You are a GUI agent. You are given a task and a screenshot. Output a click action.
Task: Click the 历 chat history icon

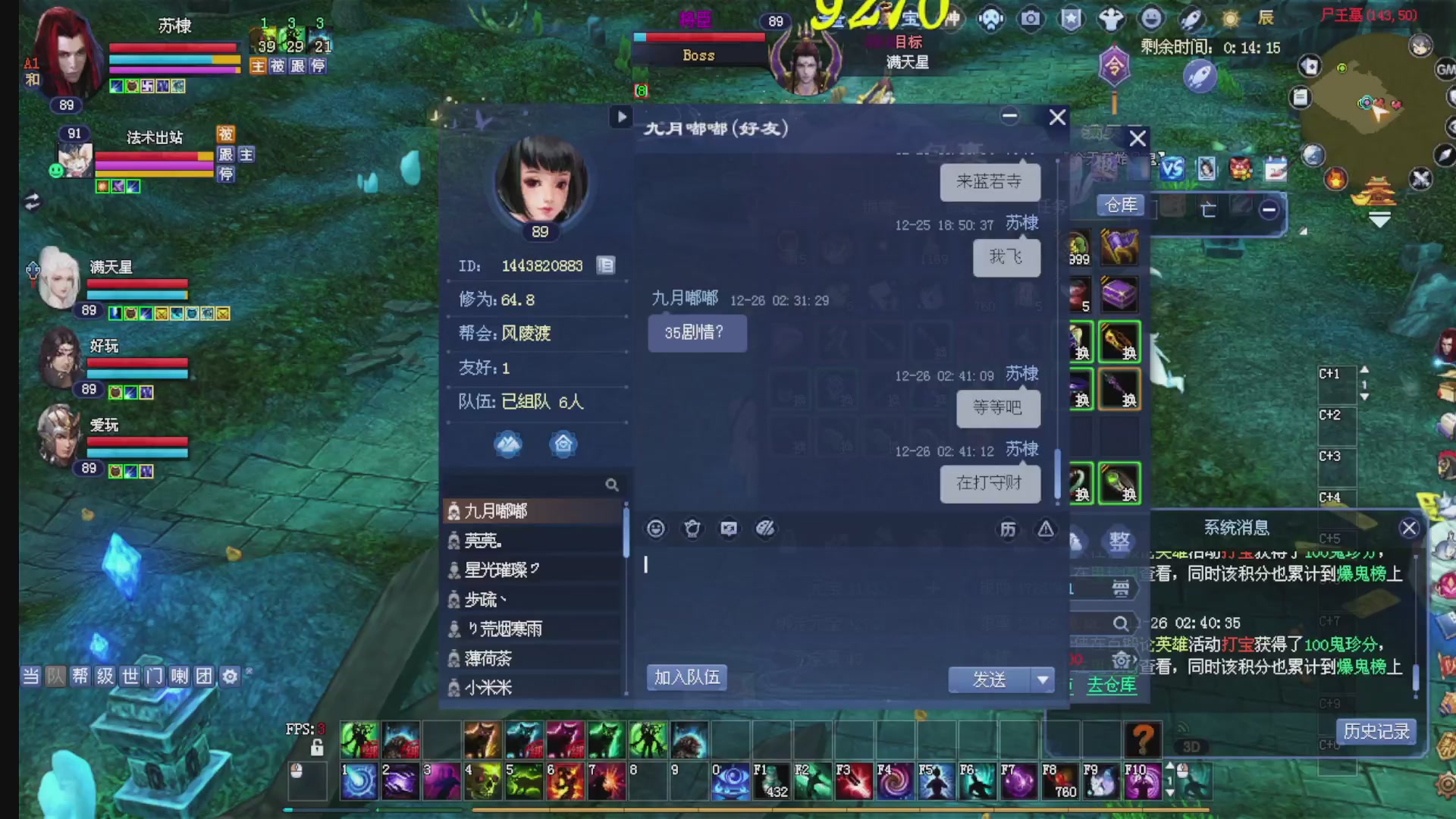point(1009,529)
